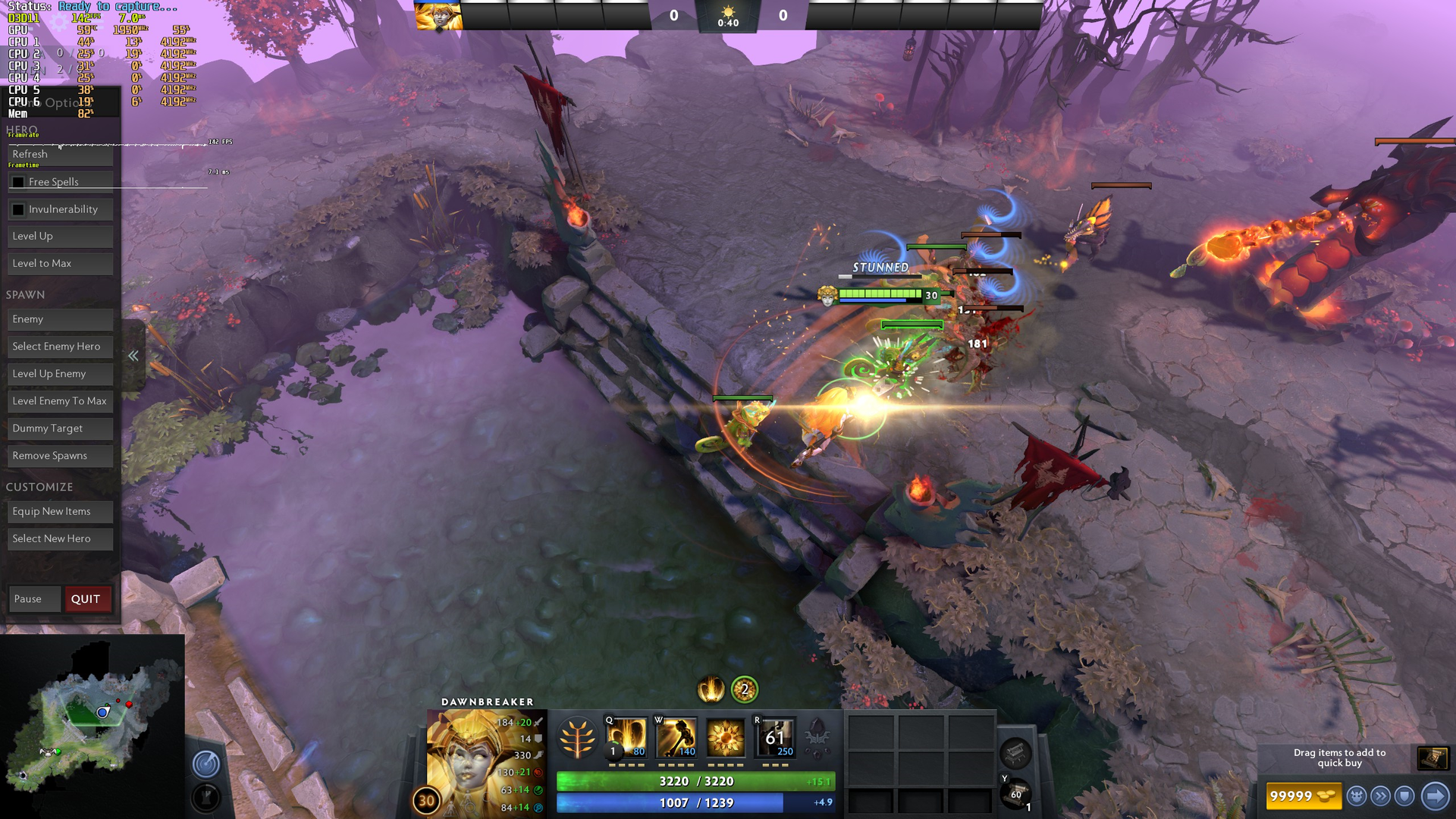Enable the Invulnerability checkbox
This screenshot has width=1456, height=819.
(18, 209)
